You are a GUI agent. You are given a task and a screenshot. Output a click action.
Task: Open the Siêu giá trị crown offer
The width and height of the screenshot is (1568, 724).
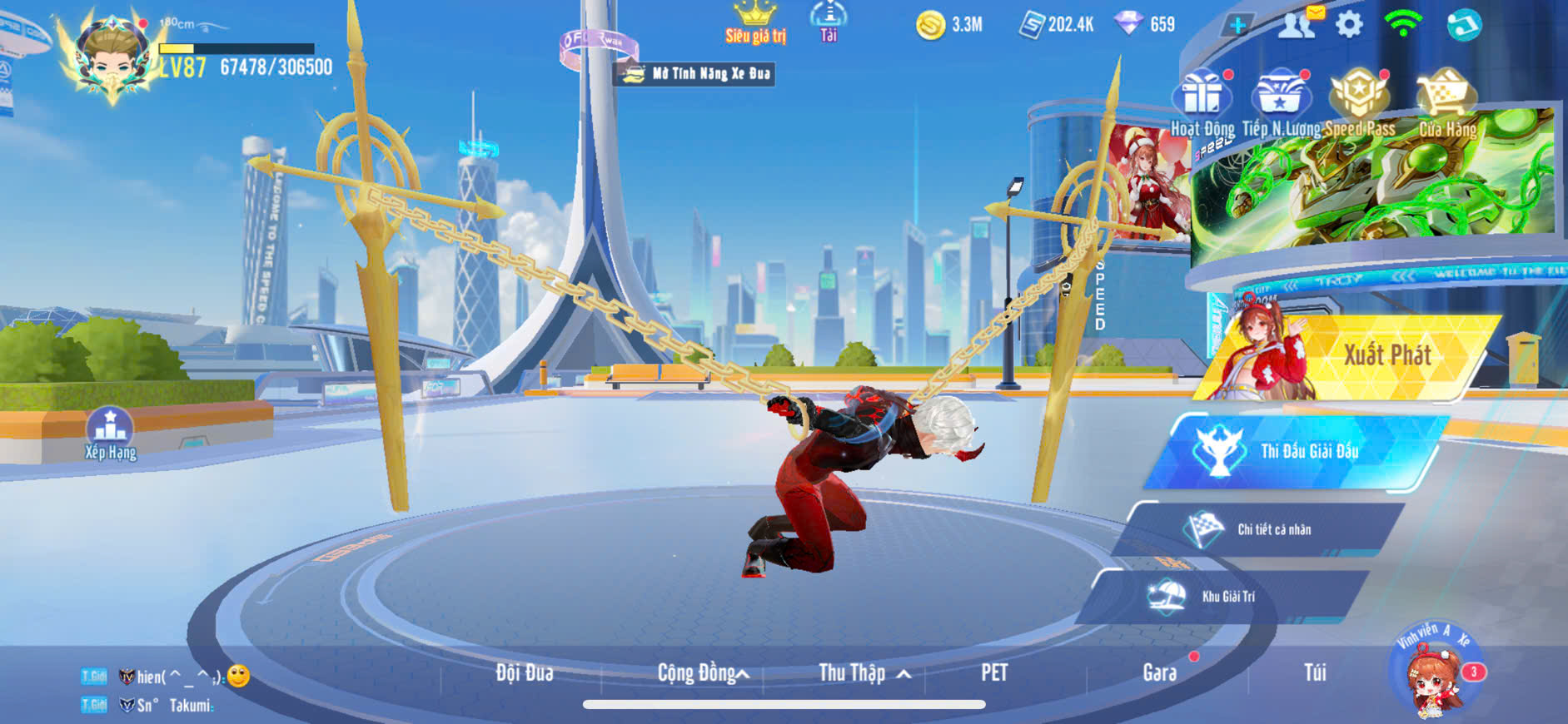(x=754, y=22)
